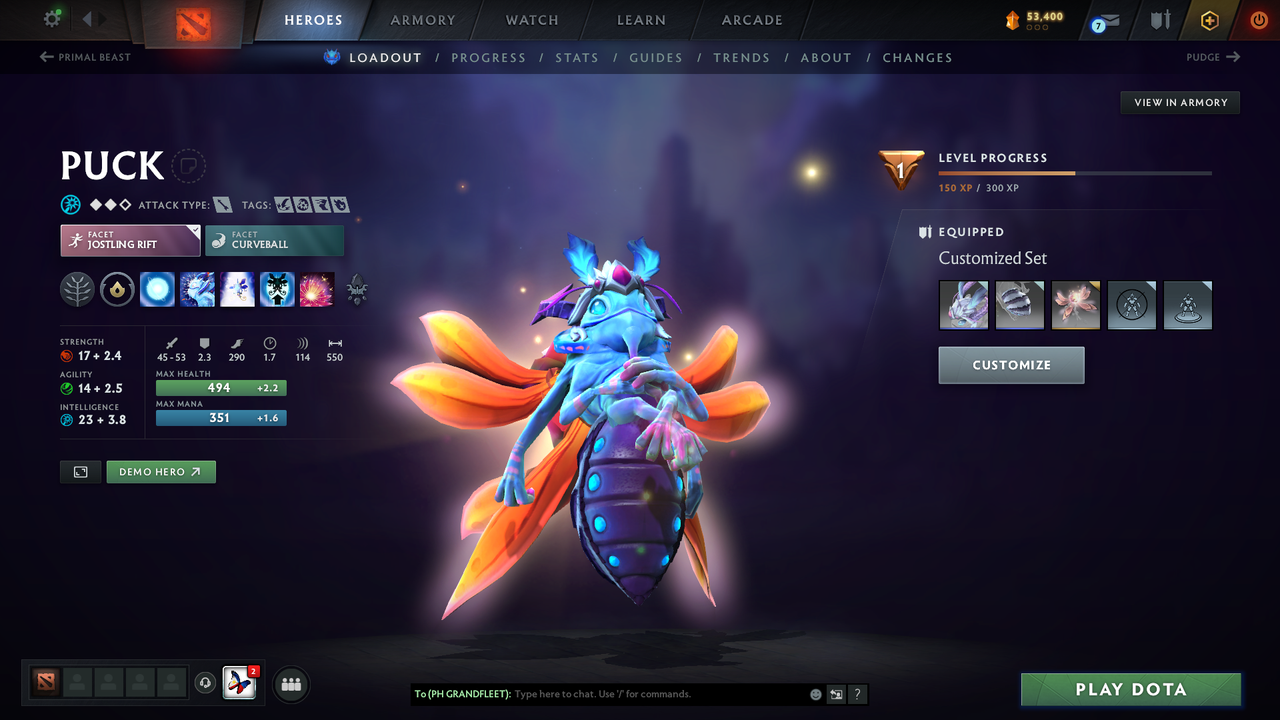
Task: Click the power button icon
Action: [x=1258, y=19]
